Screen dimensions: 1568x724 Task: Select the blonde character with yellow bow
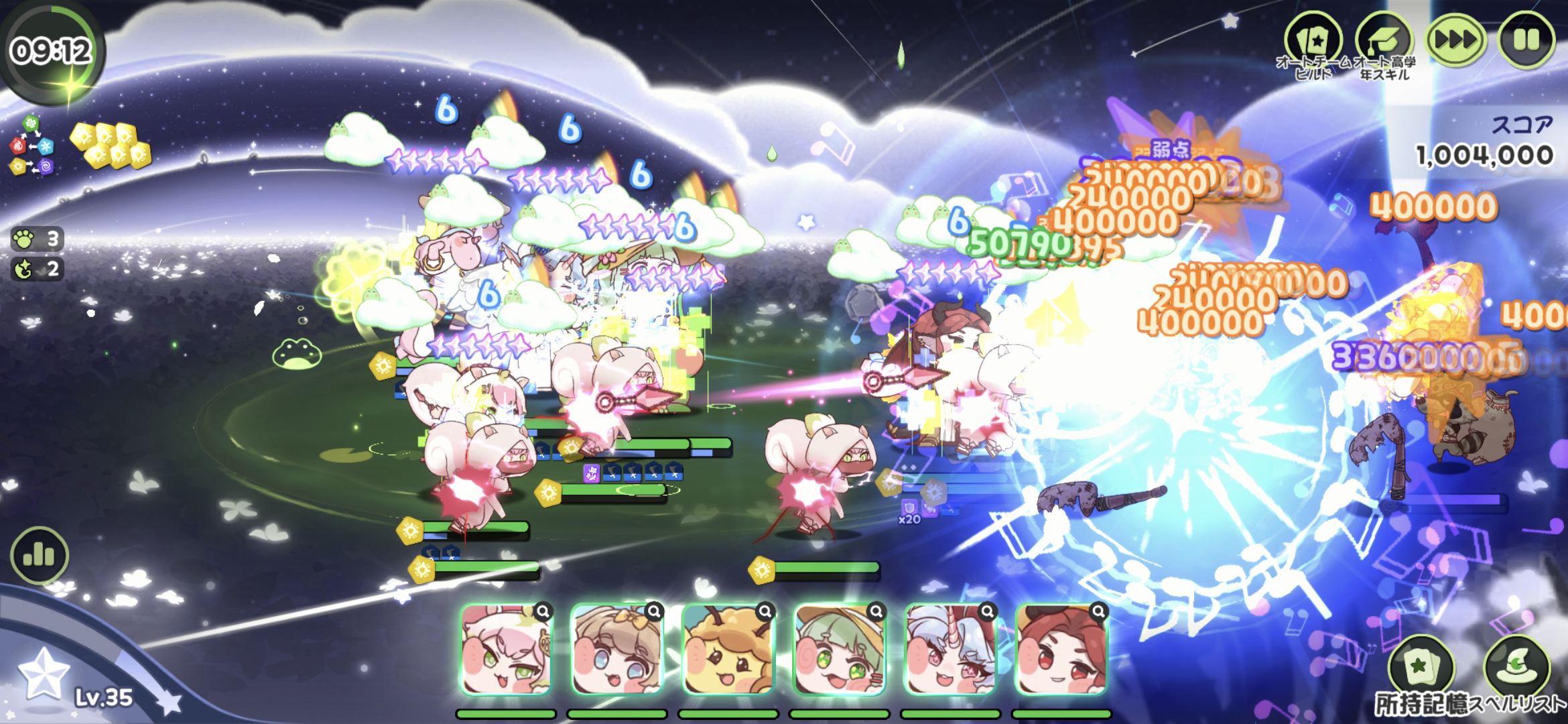pos(617,649)
